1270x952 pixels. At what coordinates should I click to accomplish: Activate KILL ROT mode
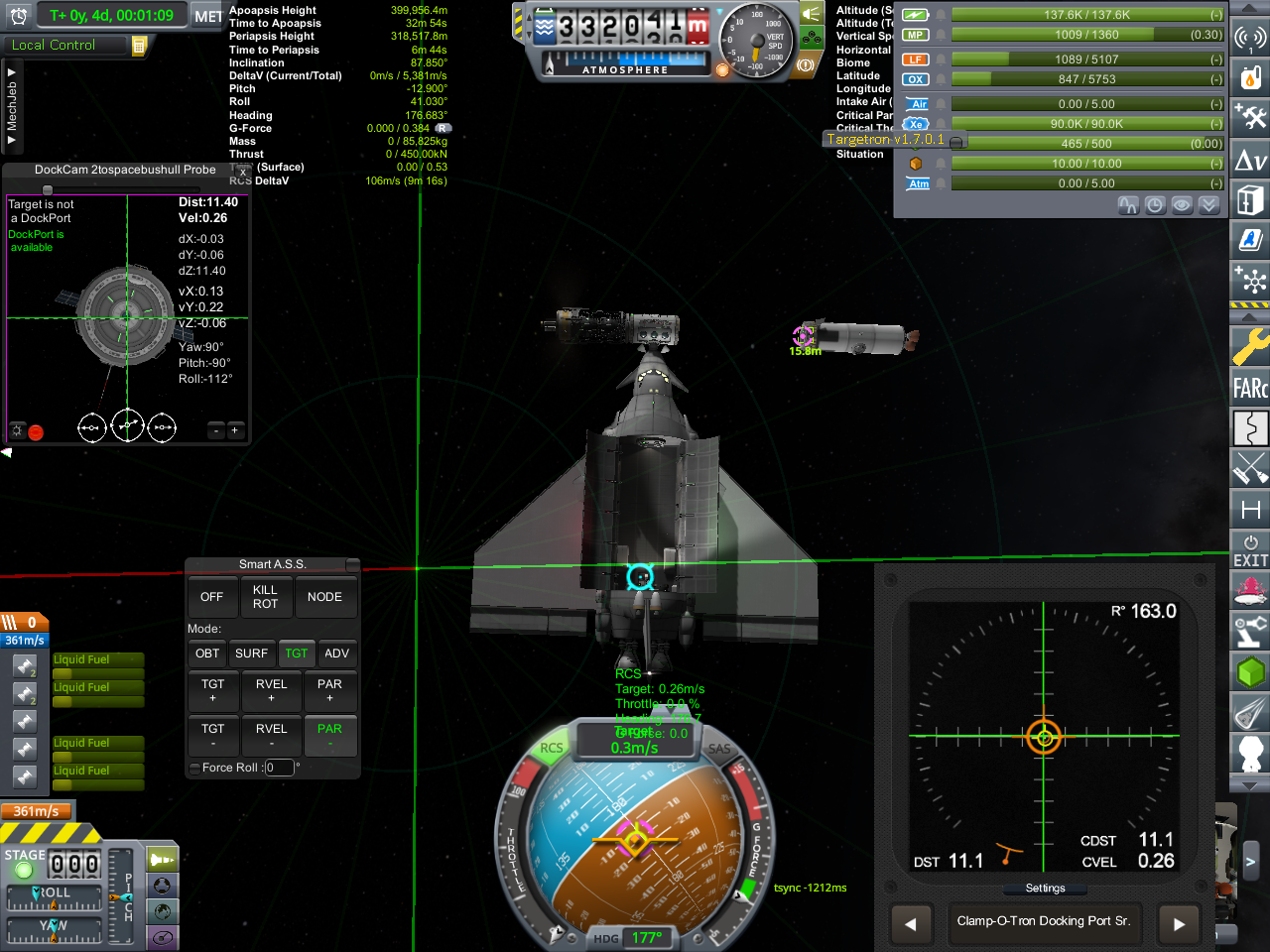click(x=265, y=597)
